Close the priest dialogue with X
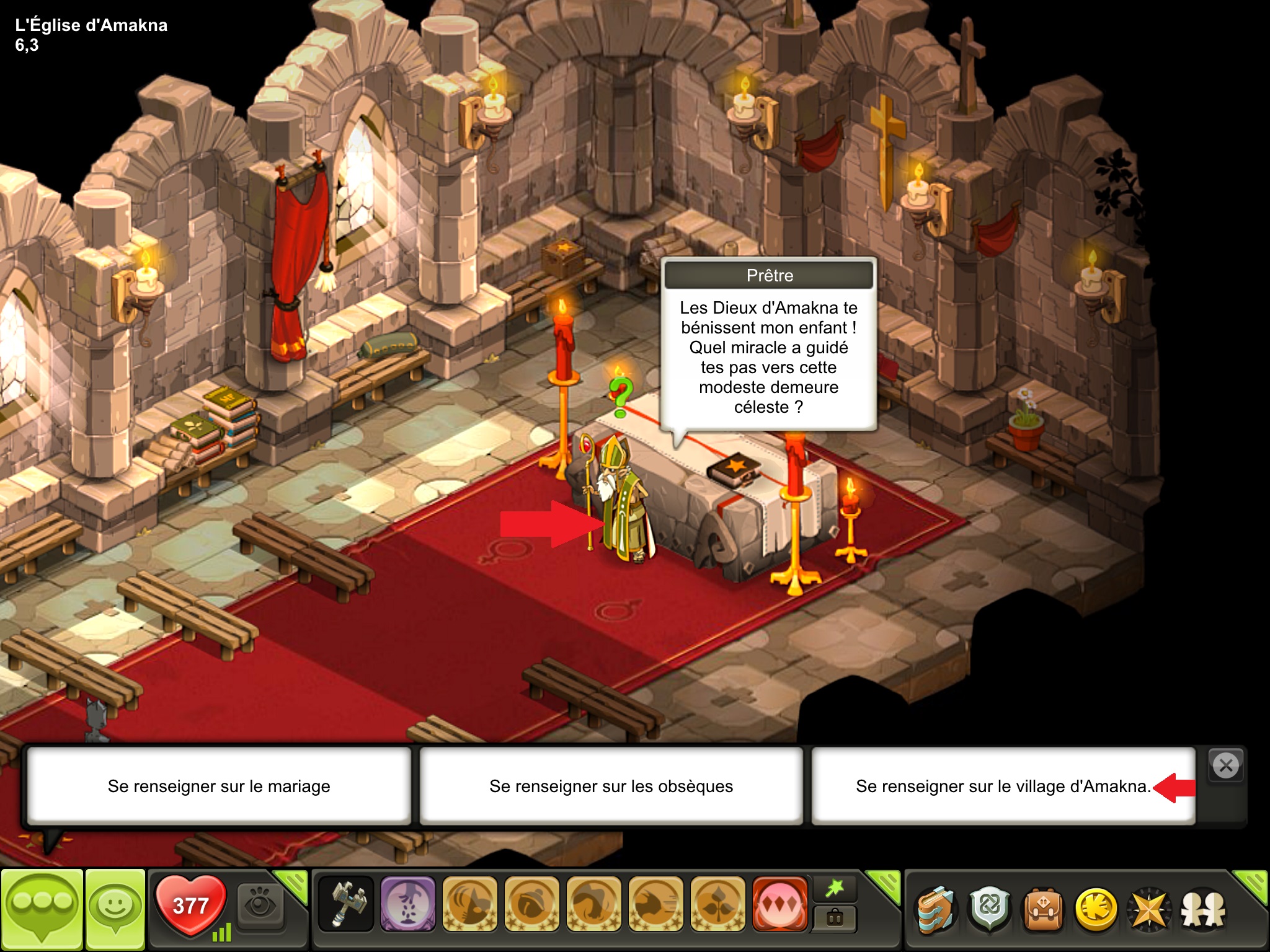 [1225, 765]
